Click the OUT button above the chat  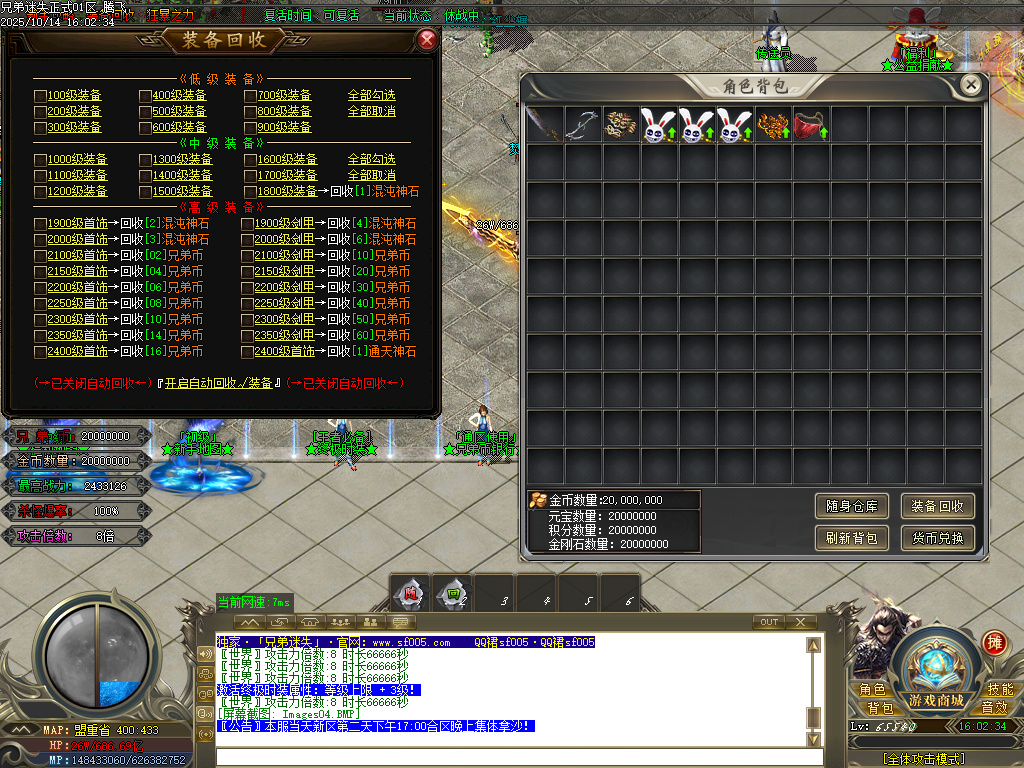[x=768, y=622]
